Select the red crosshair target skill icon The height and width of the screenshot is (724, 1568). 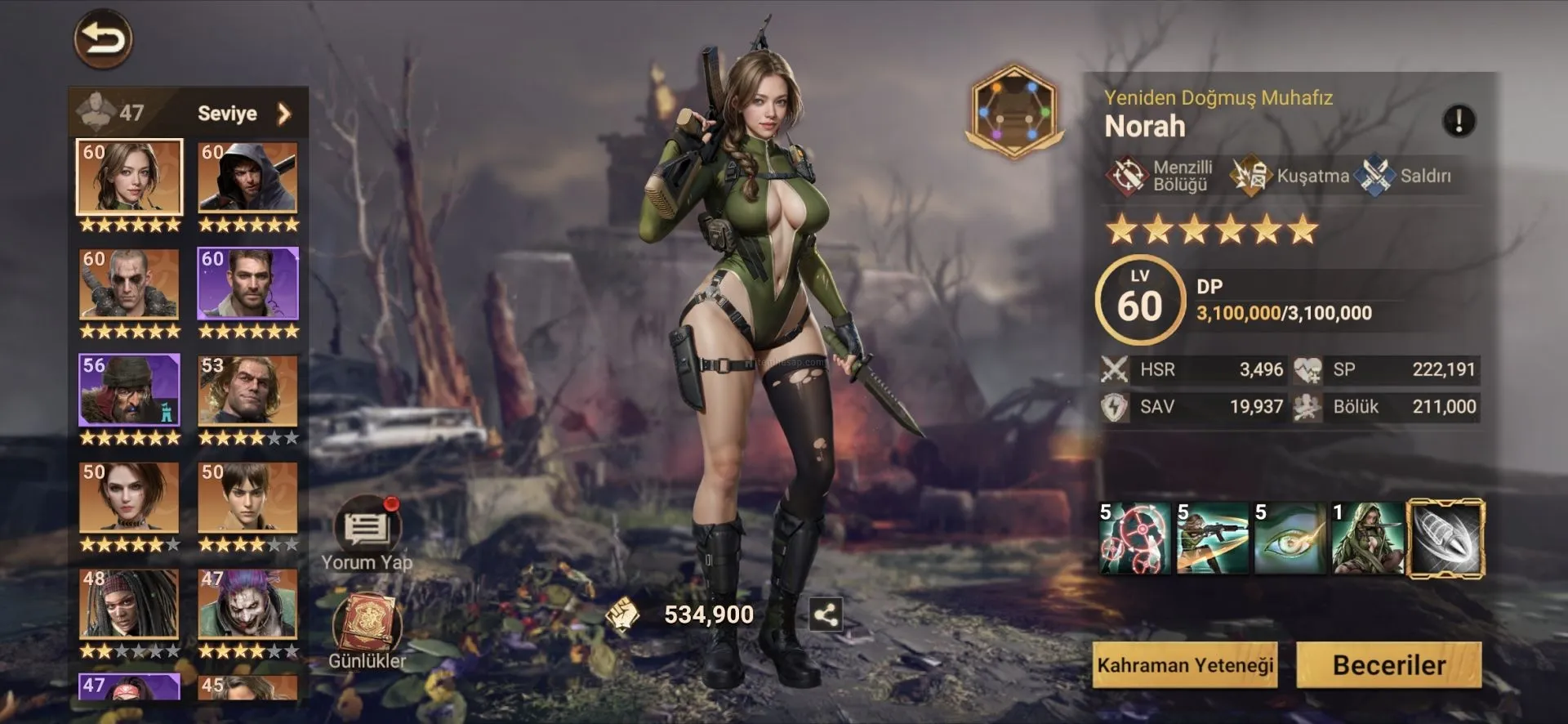(1134, 539)
